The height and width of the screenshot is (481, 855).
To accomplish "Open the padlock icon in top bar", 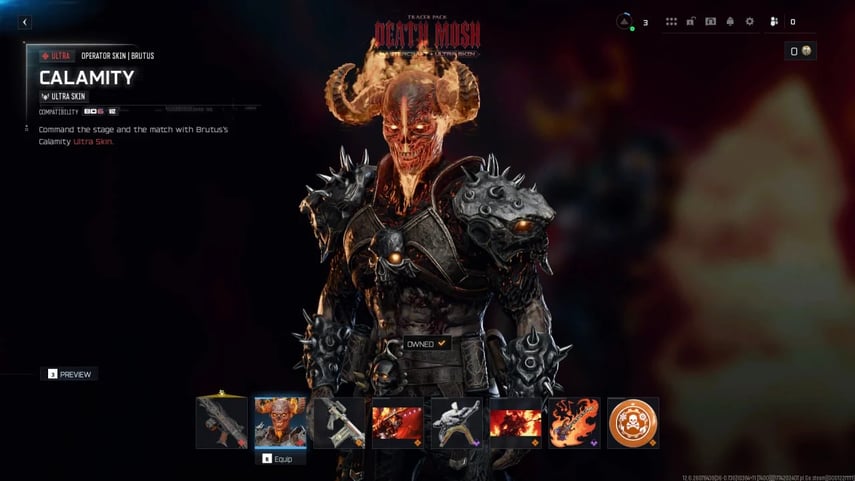I will tap(691, 22).
